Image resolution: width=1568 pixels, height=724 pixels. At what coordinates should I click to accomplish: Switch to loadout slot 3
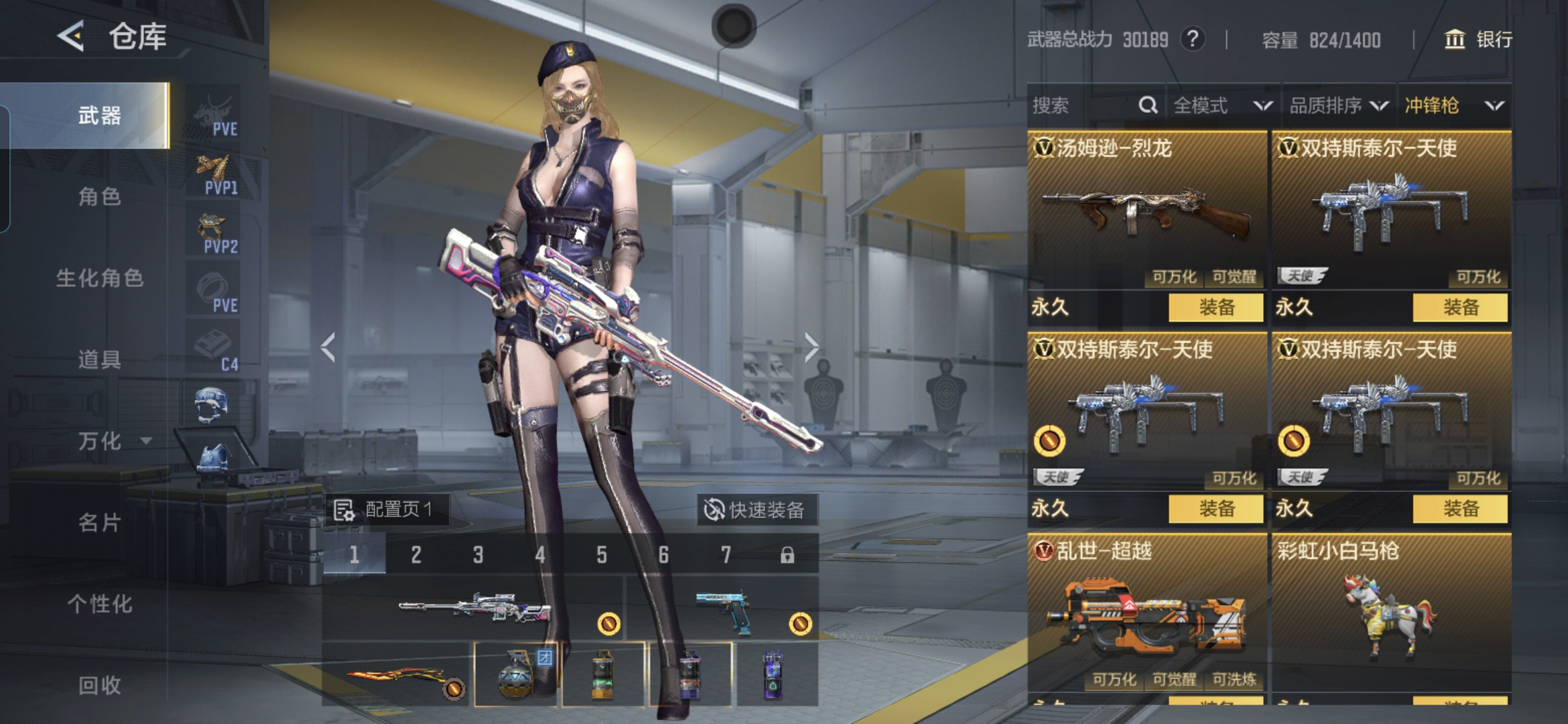(478, 555)
